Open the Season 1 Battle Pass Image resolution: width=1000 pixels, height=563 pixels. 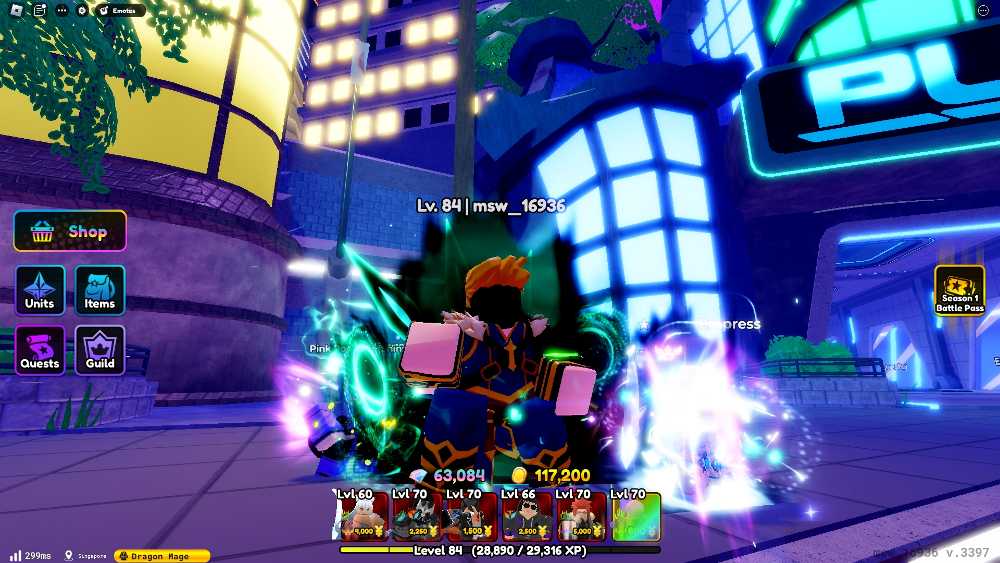(959, 291)
